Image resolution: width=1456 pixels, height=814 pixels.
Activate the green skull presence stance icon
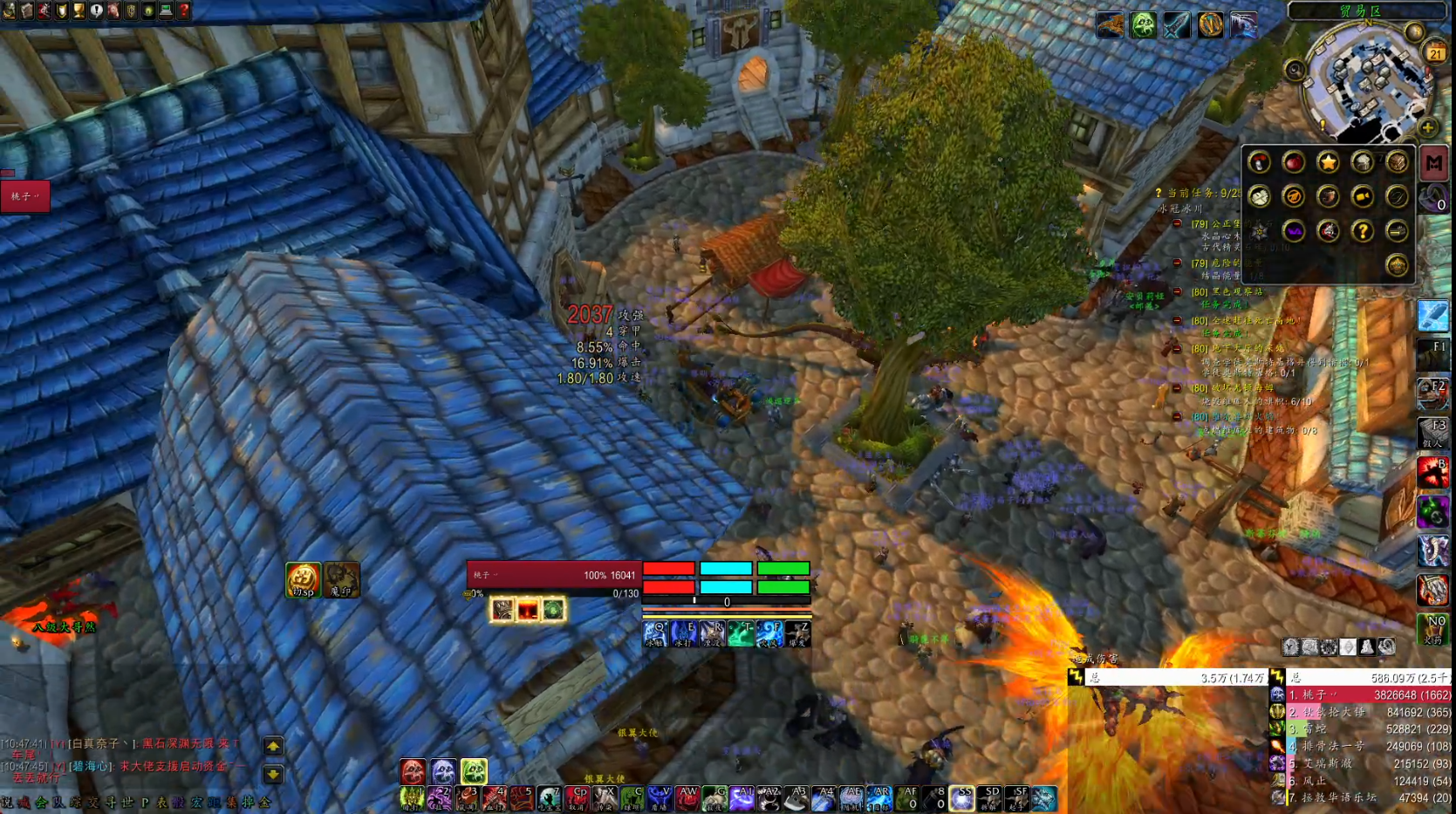pos(474,771)
